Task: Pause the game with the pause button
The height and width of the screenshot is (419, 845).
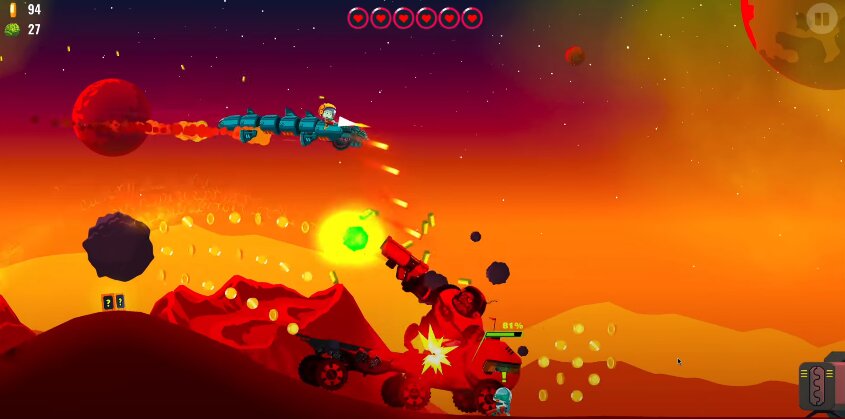Action: [821, 19]
